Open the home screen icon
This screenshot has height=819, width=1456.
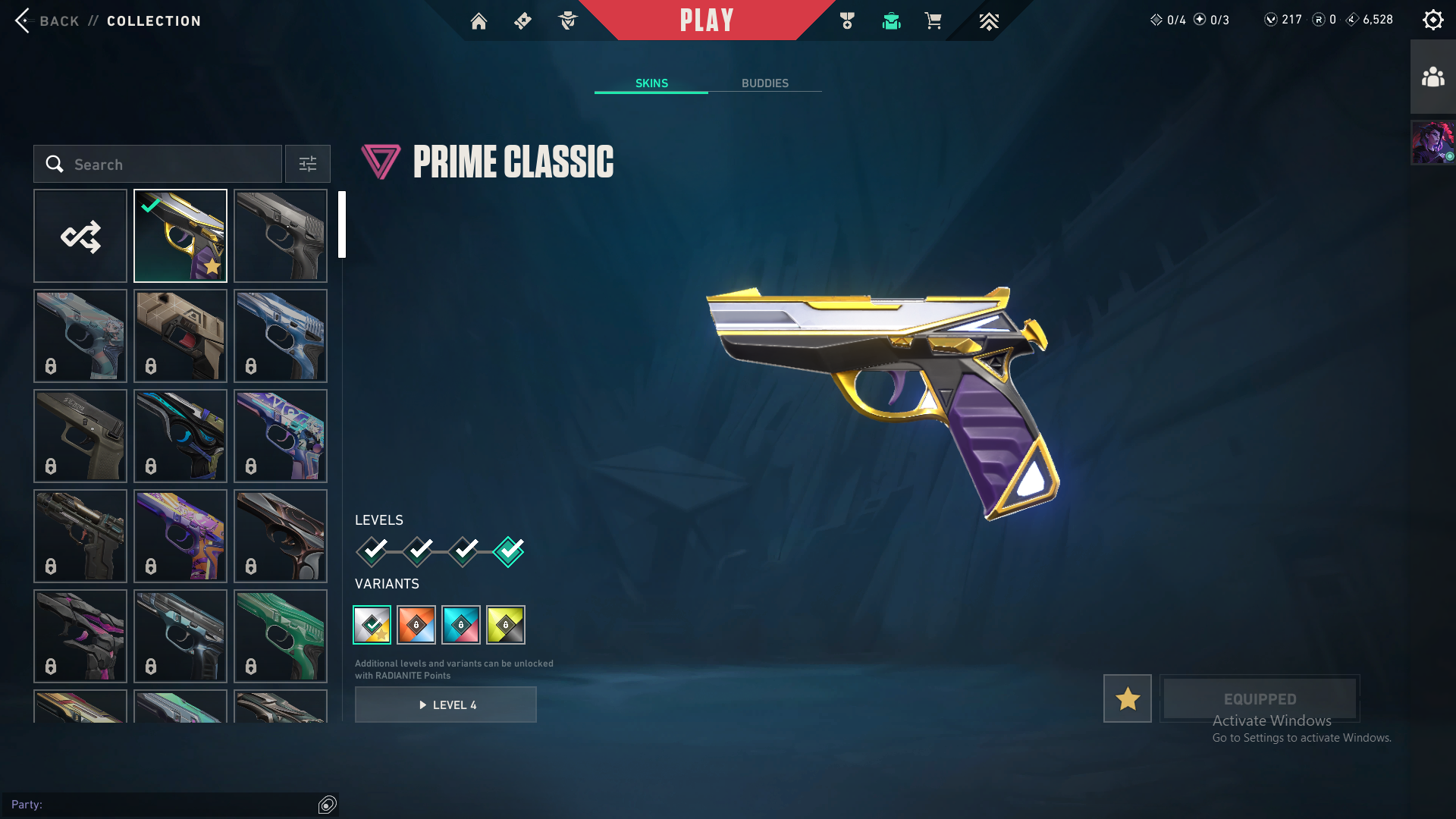coord(479,21)
